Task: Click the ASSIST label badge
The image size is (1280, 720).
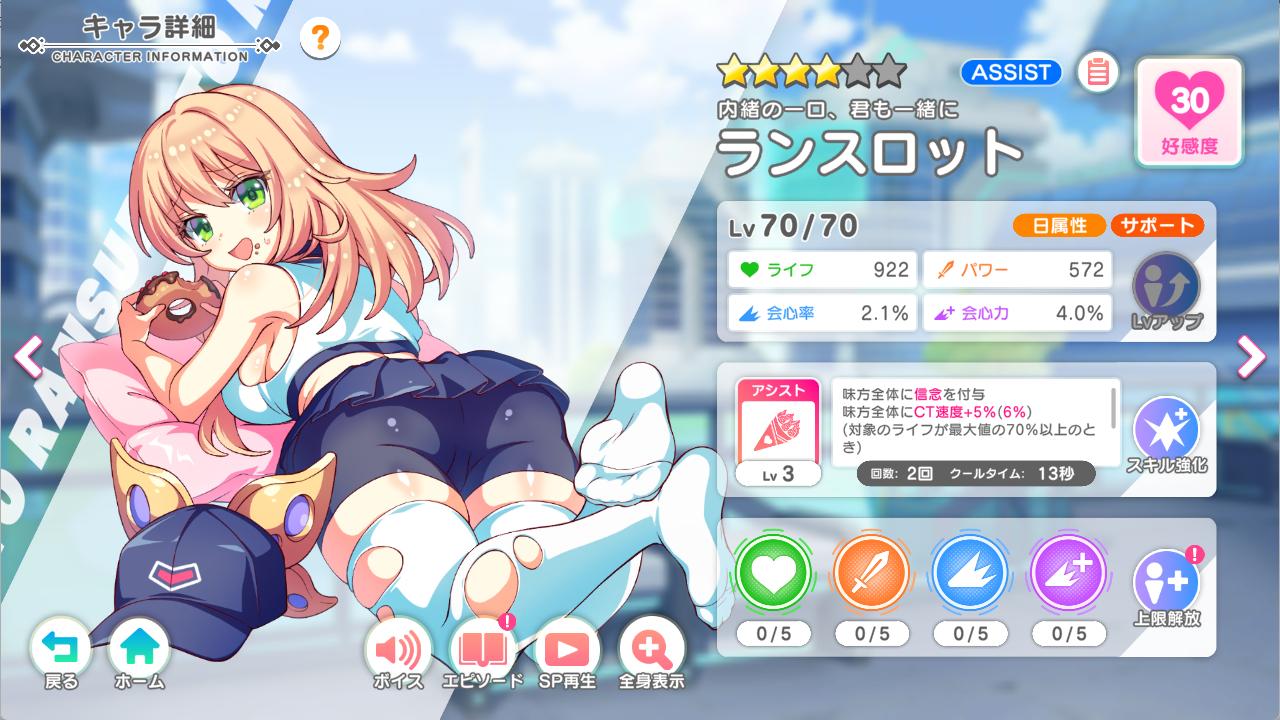Action: pyautogui.click(x=1009, y=72)
